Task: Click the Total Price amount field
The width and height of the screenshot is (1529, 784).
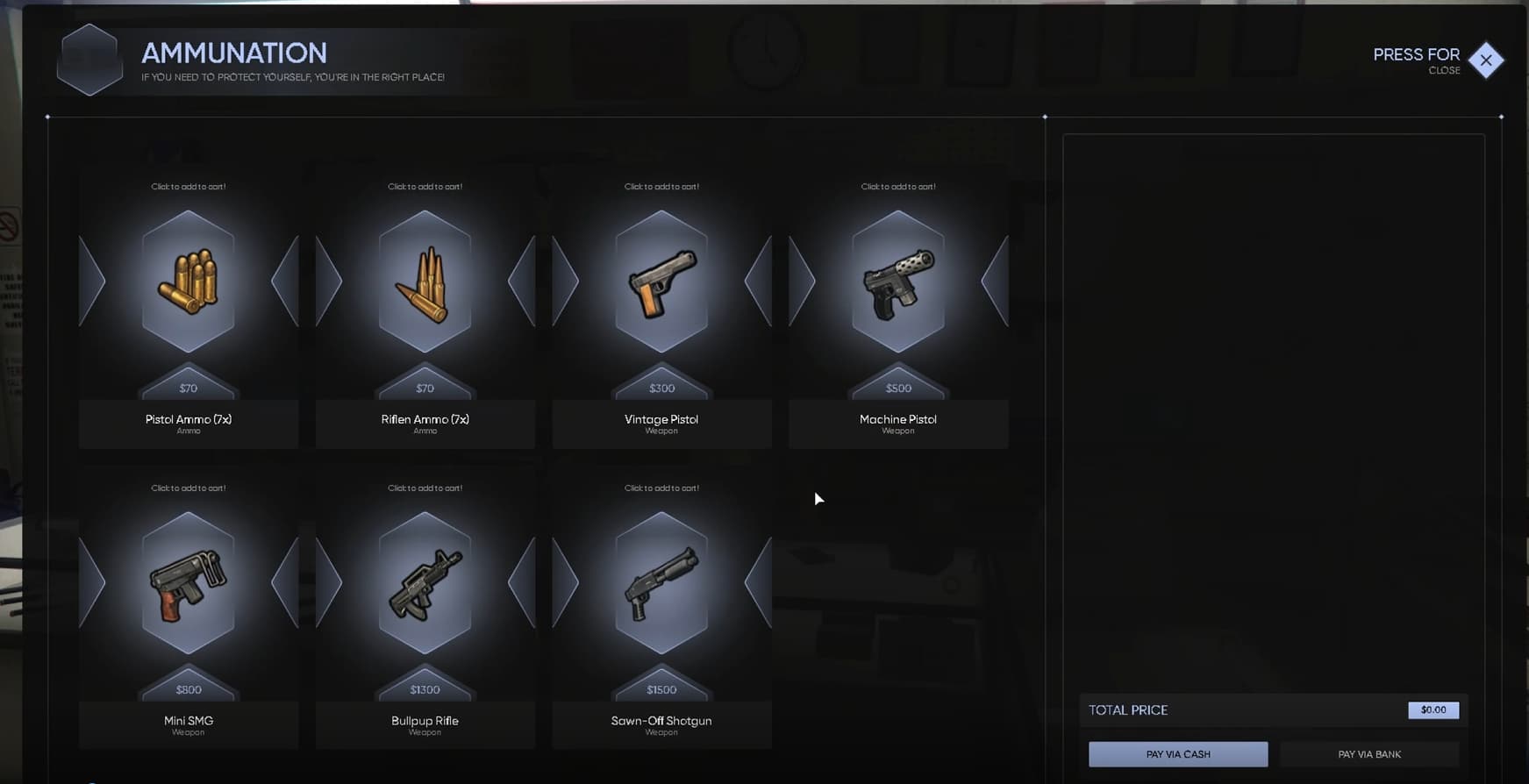Action: pyautogui.click(x=1433, y=710)
